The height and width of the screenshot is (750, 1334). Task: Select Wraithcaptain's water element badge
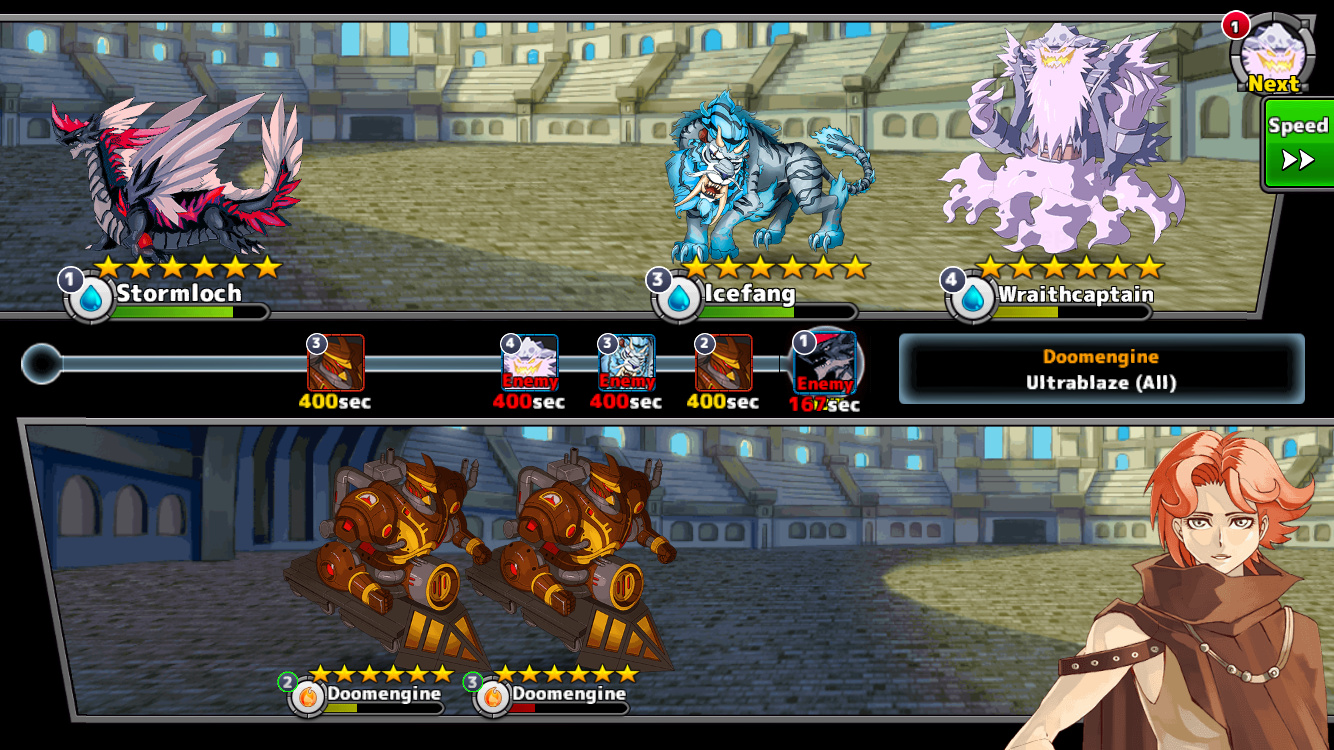[x=973, y=299]
